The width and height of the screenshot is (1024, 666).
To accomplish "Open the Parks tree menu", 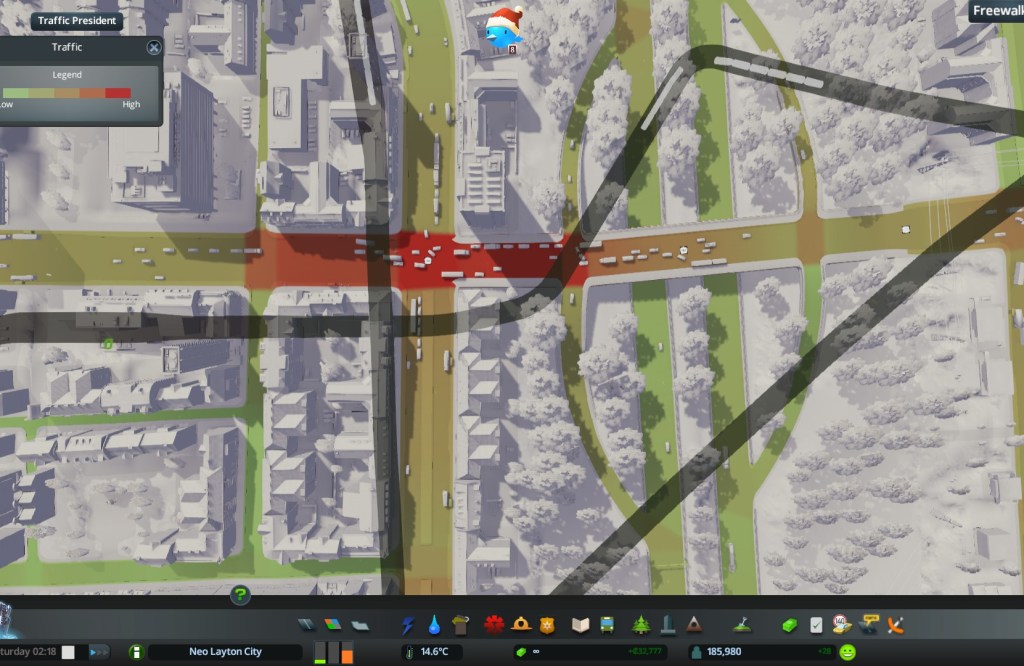I will 641,625.
